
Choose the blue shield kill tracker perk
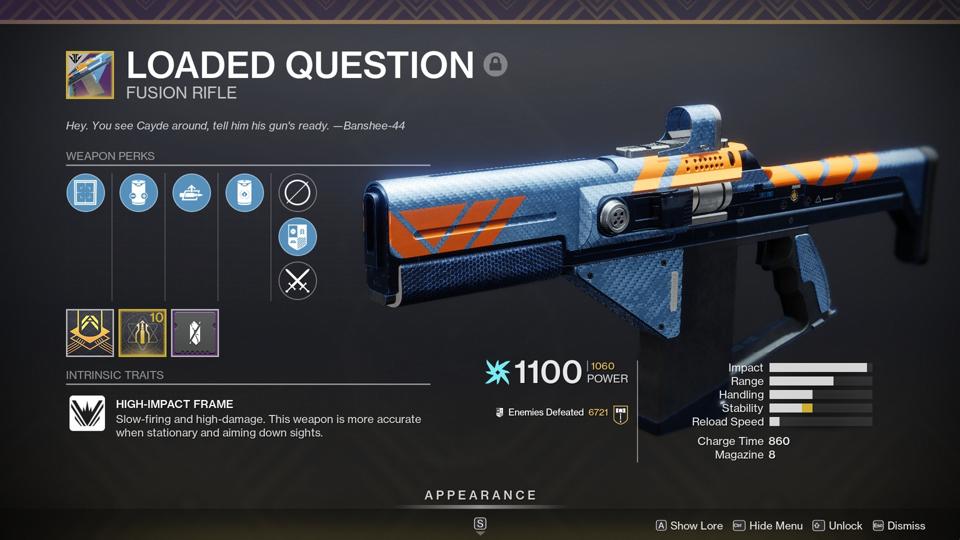[298, 237]
